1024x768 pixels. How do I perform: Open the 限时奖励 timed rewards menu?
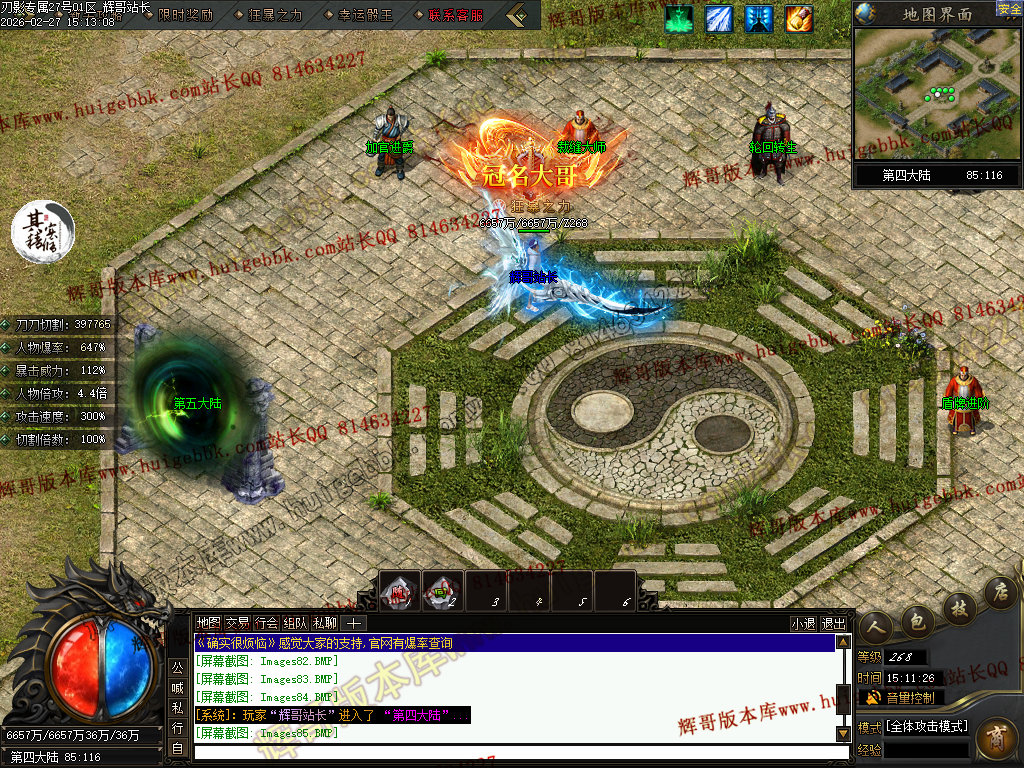[x=185, y=15]
